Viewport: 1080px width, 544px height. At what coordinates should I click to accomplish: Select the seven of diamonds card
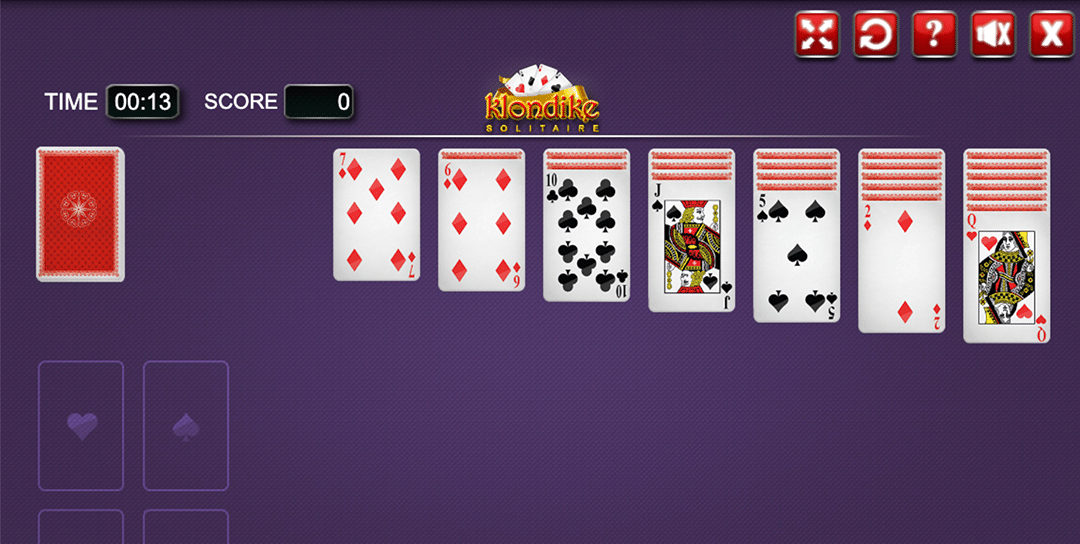point(376,215)
